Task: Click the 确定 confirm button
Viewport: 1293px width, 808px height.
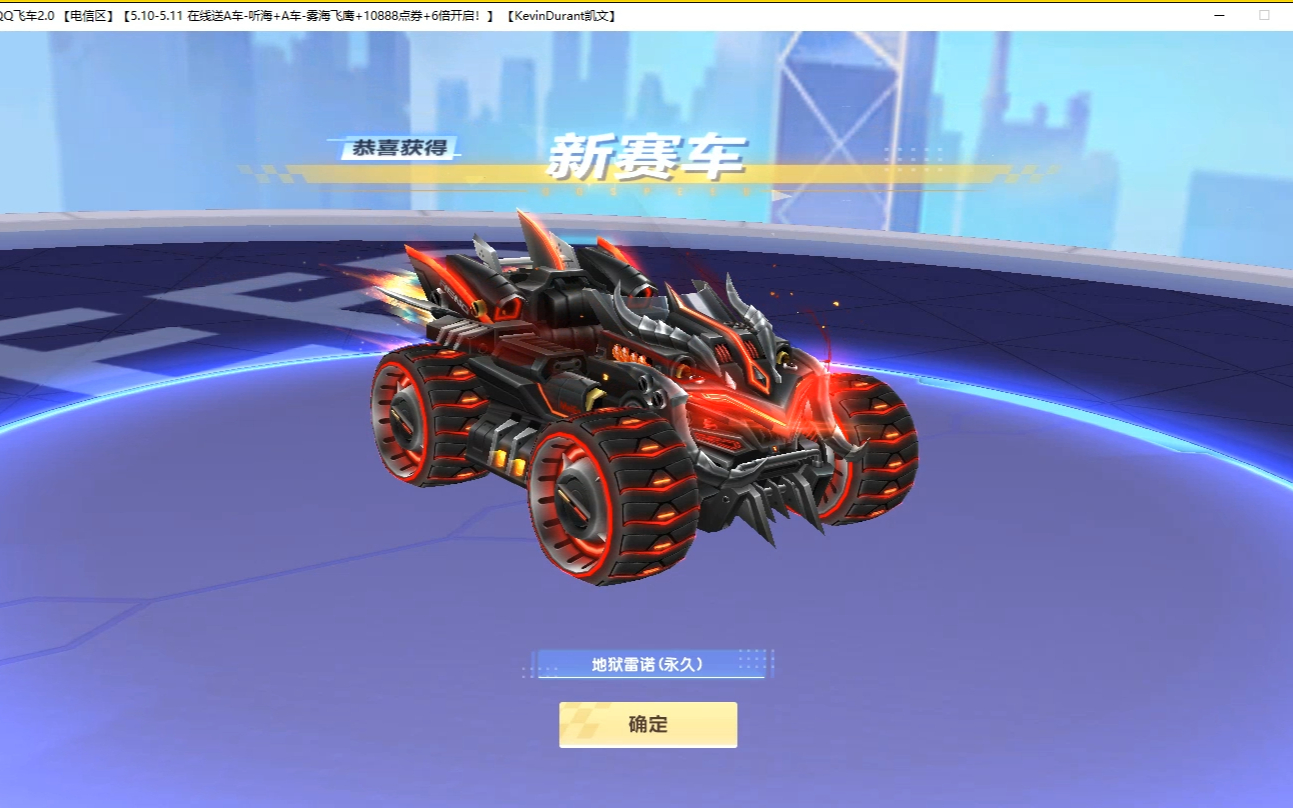Action: click(x=648, y=724)
